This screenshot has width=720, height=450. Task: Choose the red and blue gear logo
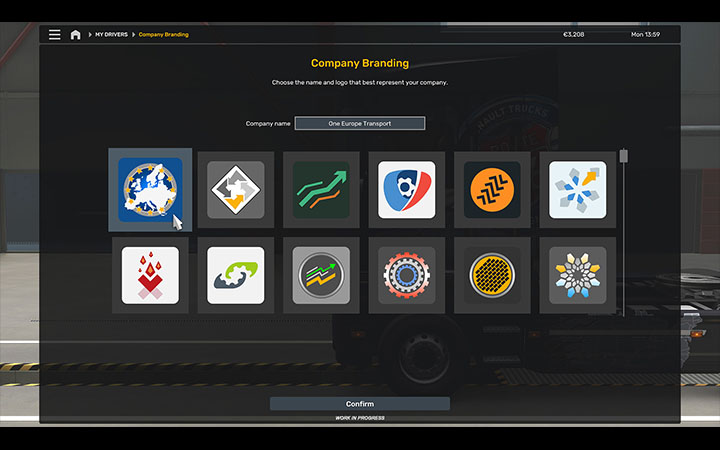[406, 275]
